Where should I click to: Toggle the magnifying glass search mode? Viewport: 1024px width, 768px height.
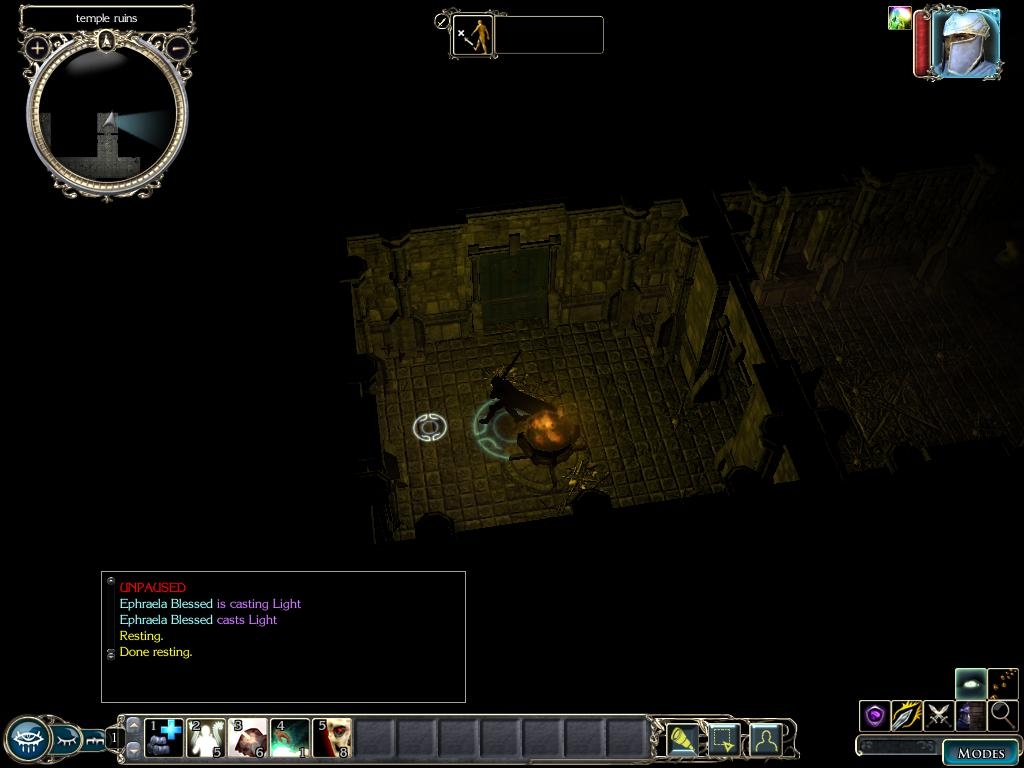click(x=1002, y=715)
